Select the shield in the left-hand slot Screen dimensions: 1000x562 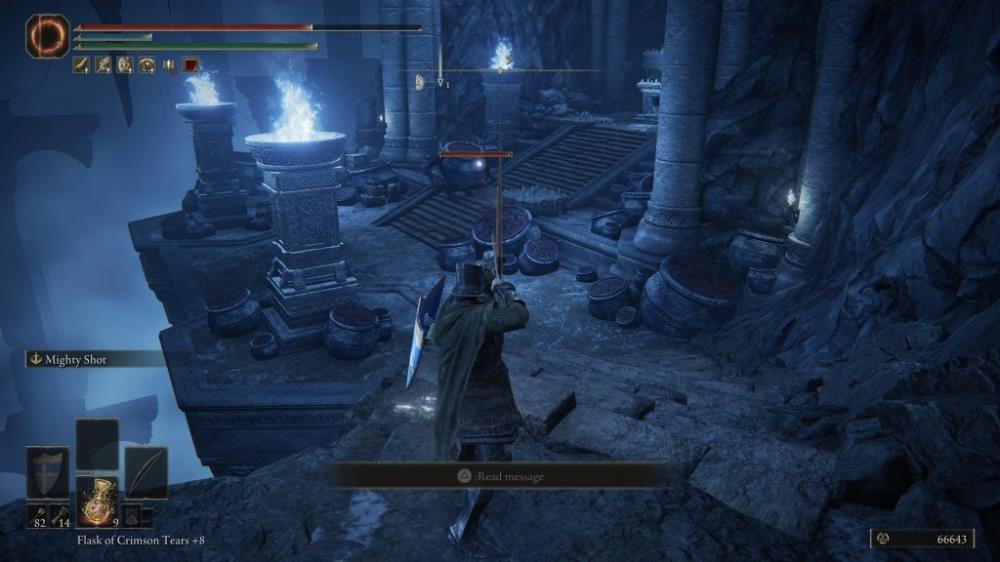47,473
